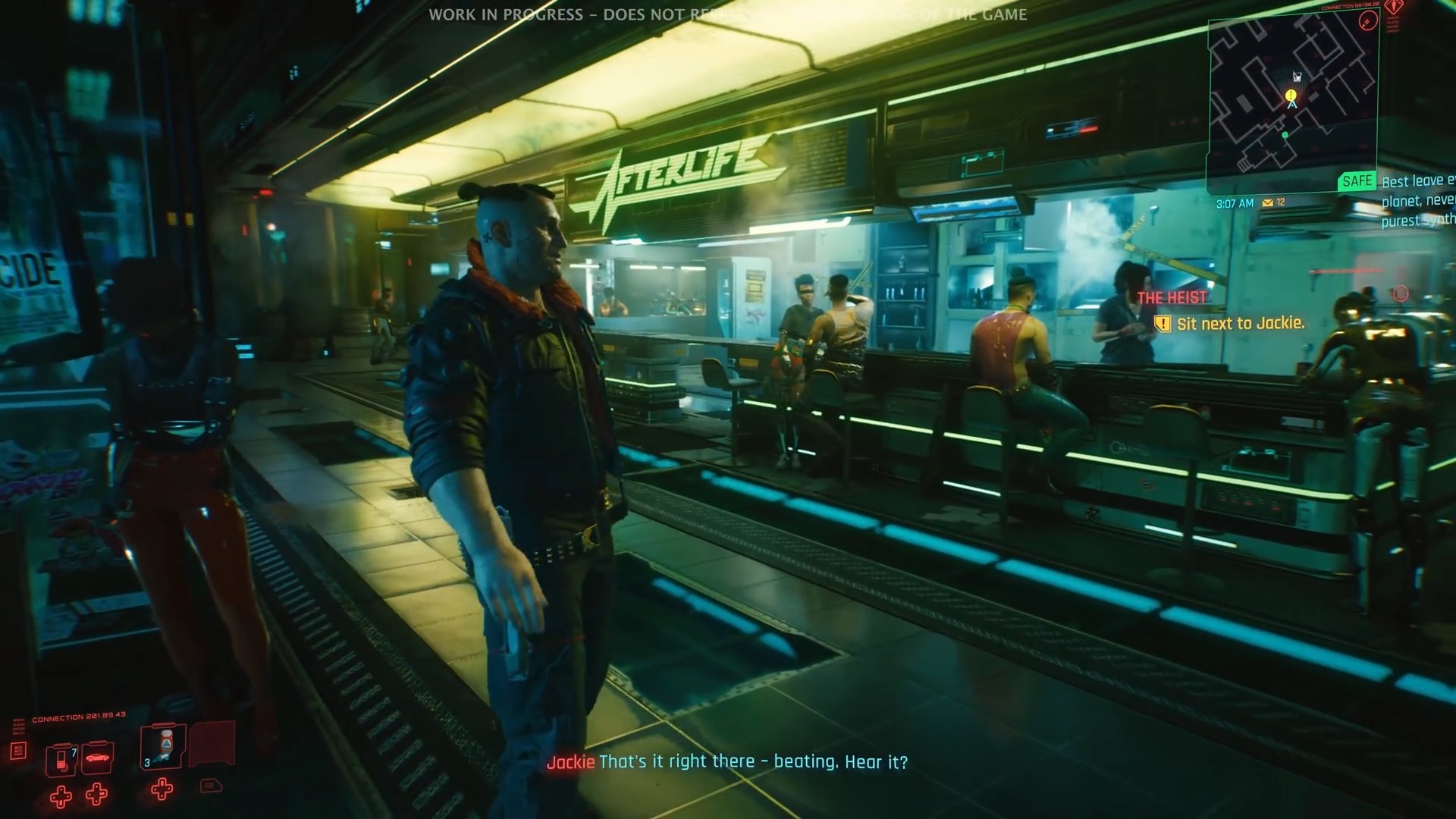Click the green dot marker on minimap

[1285, 135]
